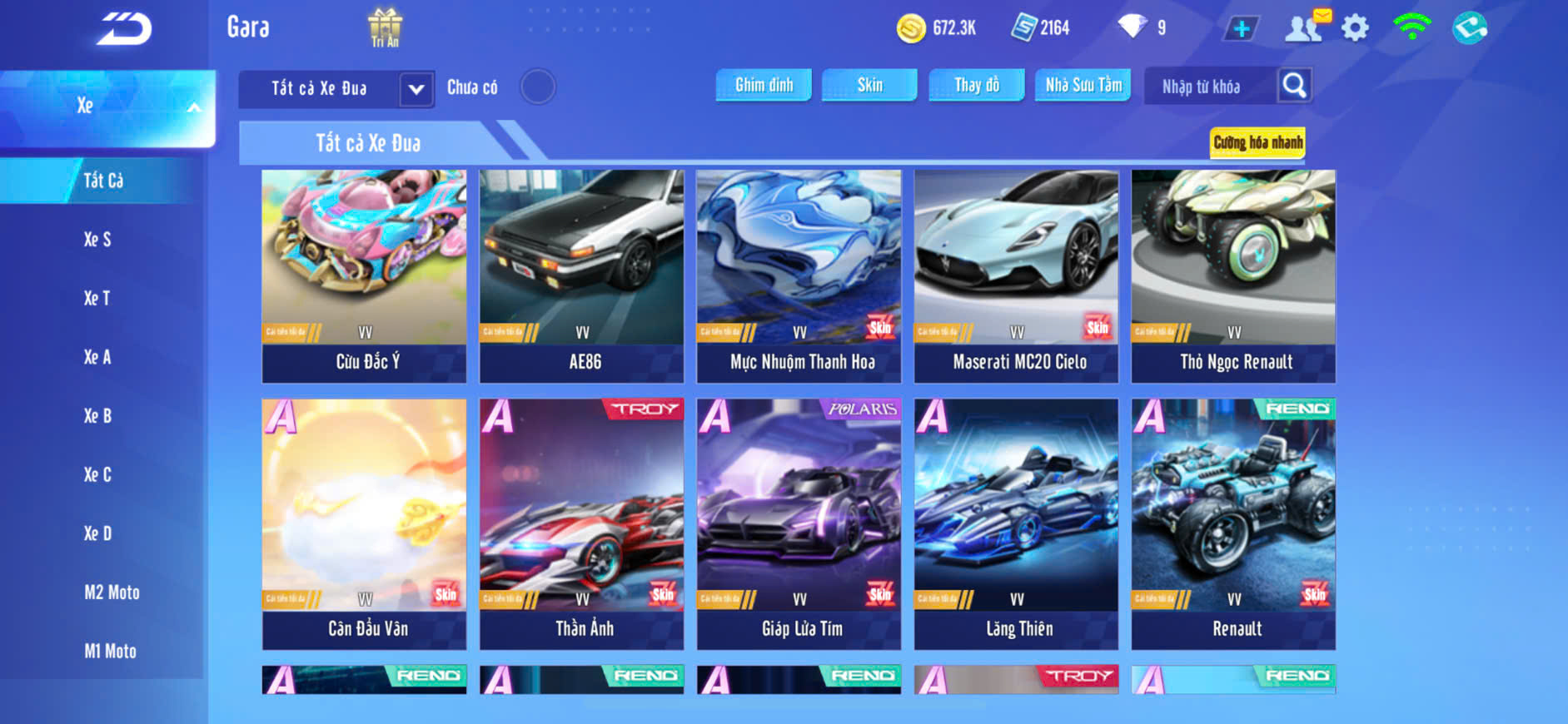
Task: Open the Tri Ân gift box
Action: click(x=385, y=27)
